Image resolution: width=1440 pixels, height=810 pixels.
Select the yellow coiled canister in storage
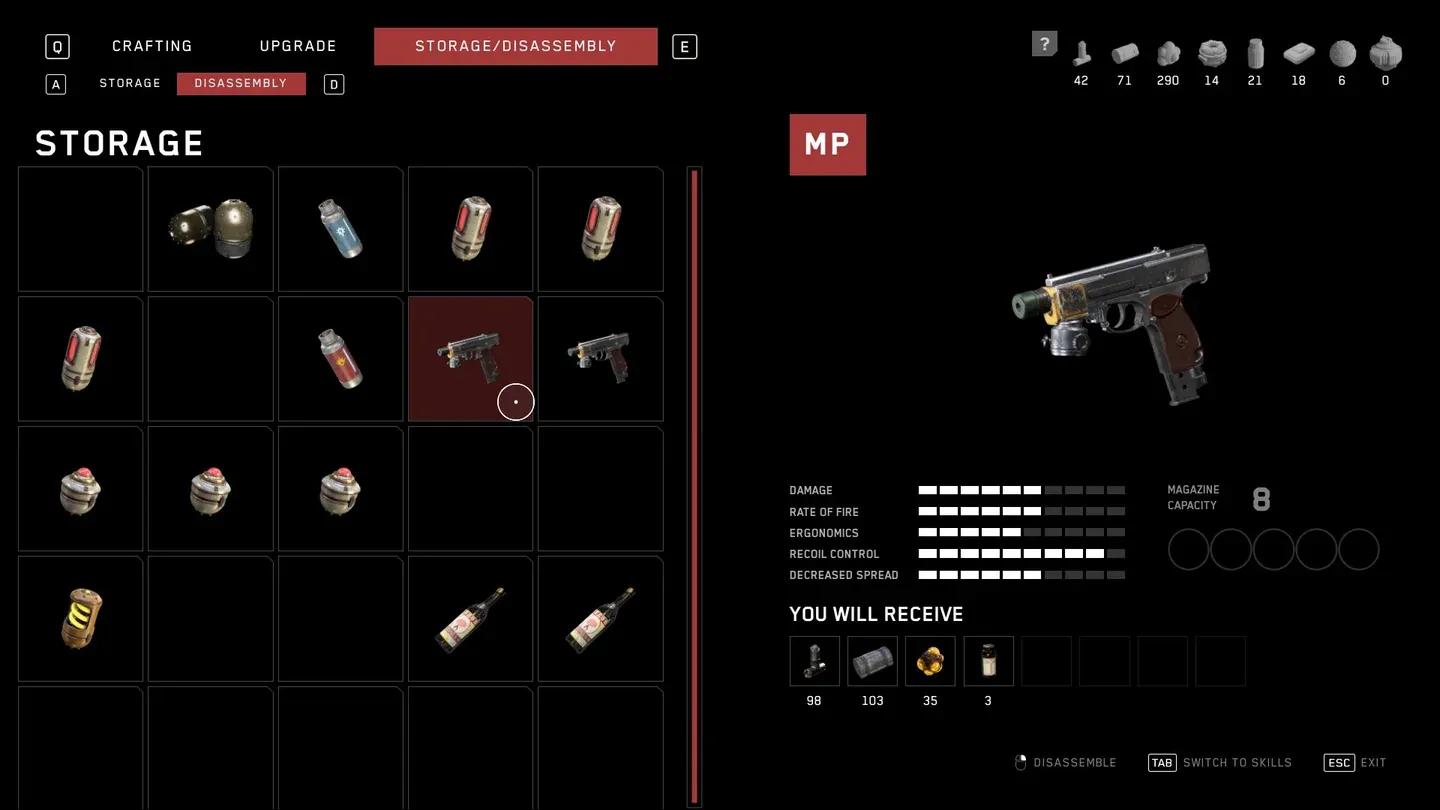click(x=80, y=618)
